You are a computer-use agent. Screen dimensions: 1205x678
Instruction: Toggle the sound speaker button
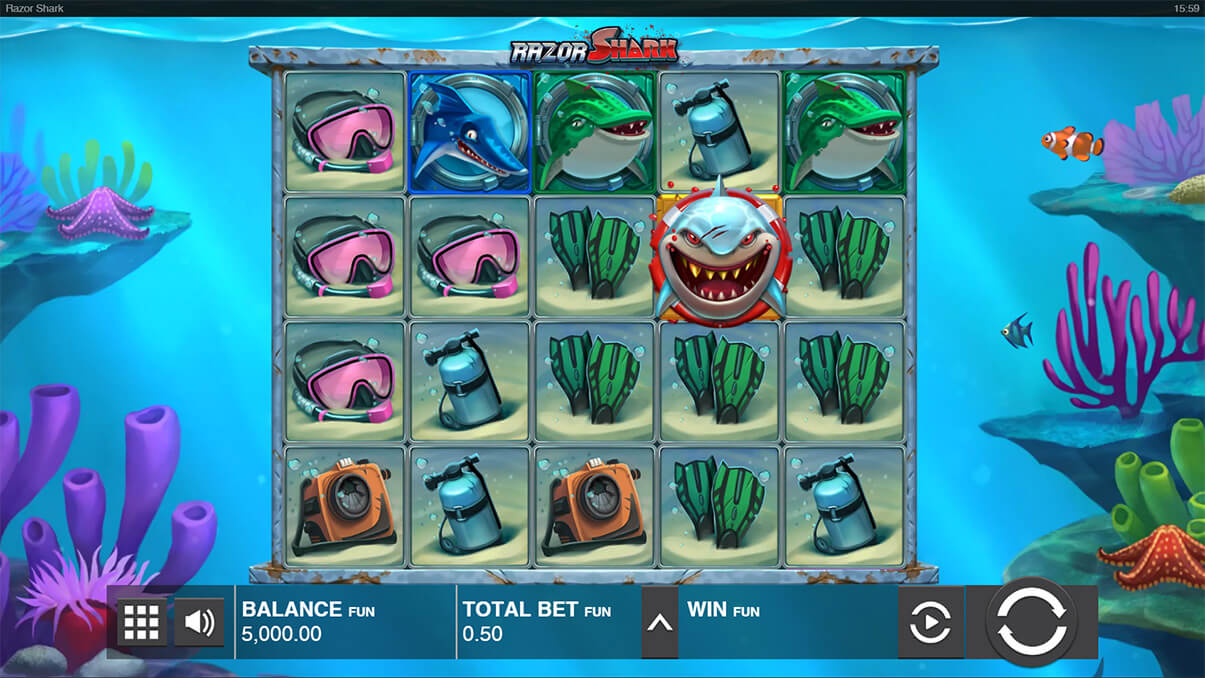[x=199, y=622]
